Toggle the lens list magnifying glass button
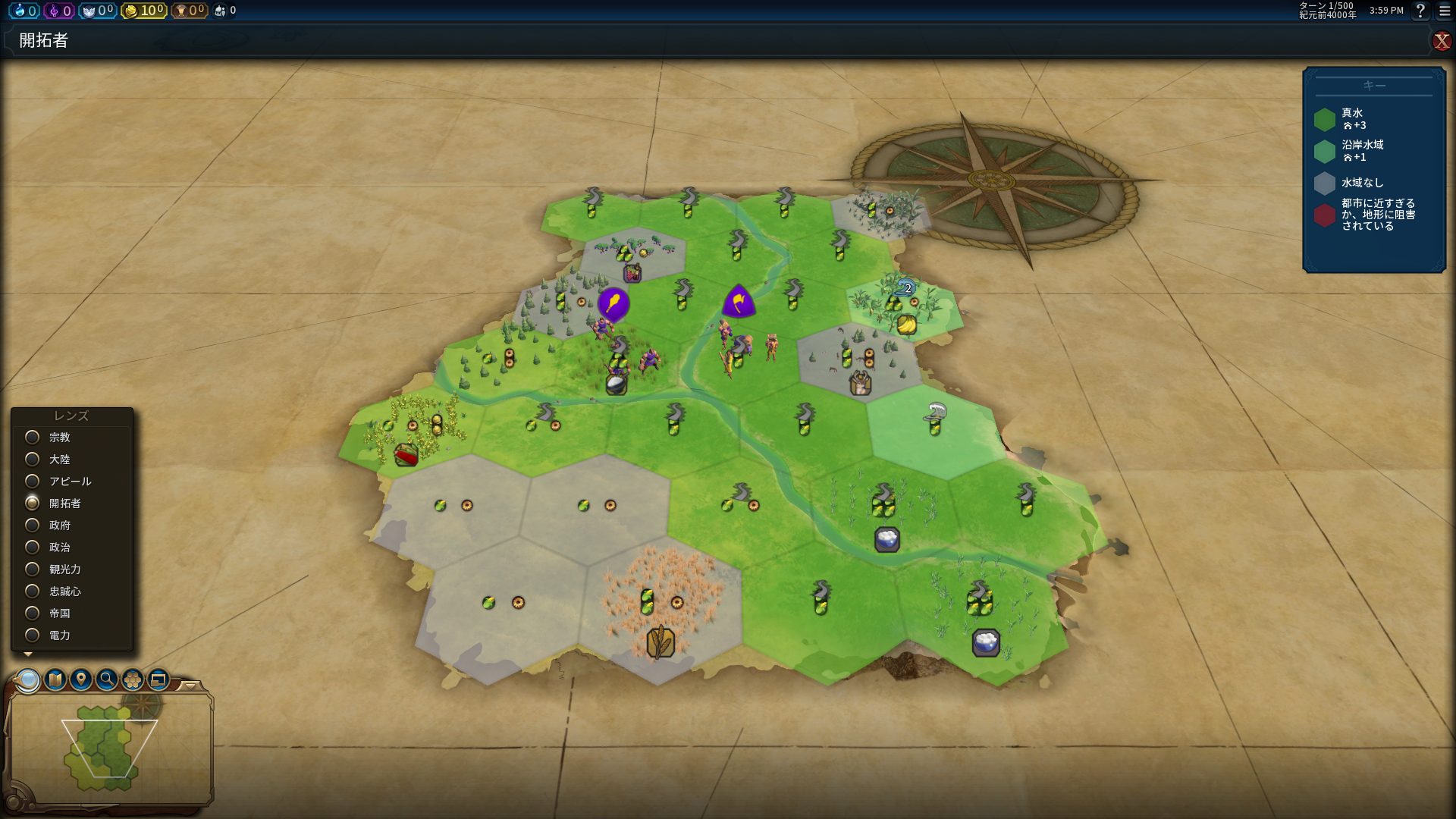 pyautogui.click(x=28, y=679)
